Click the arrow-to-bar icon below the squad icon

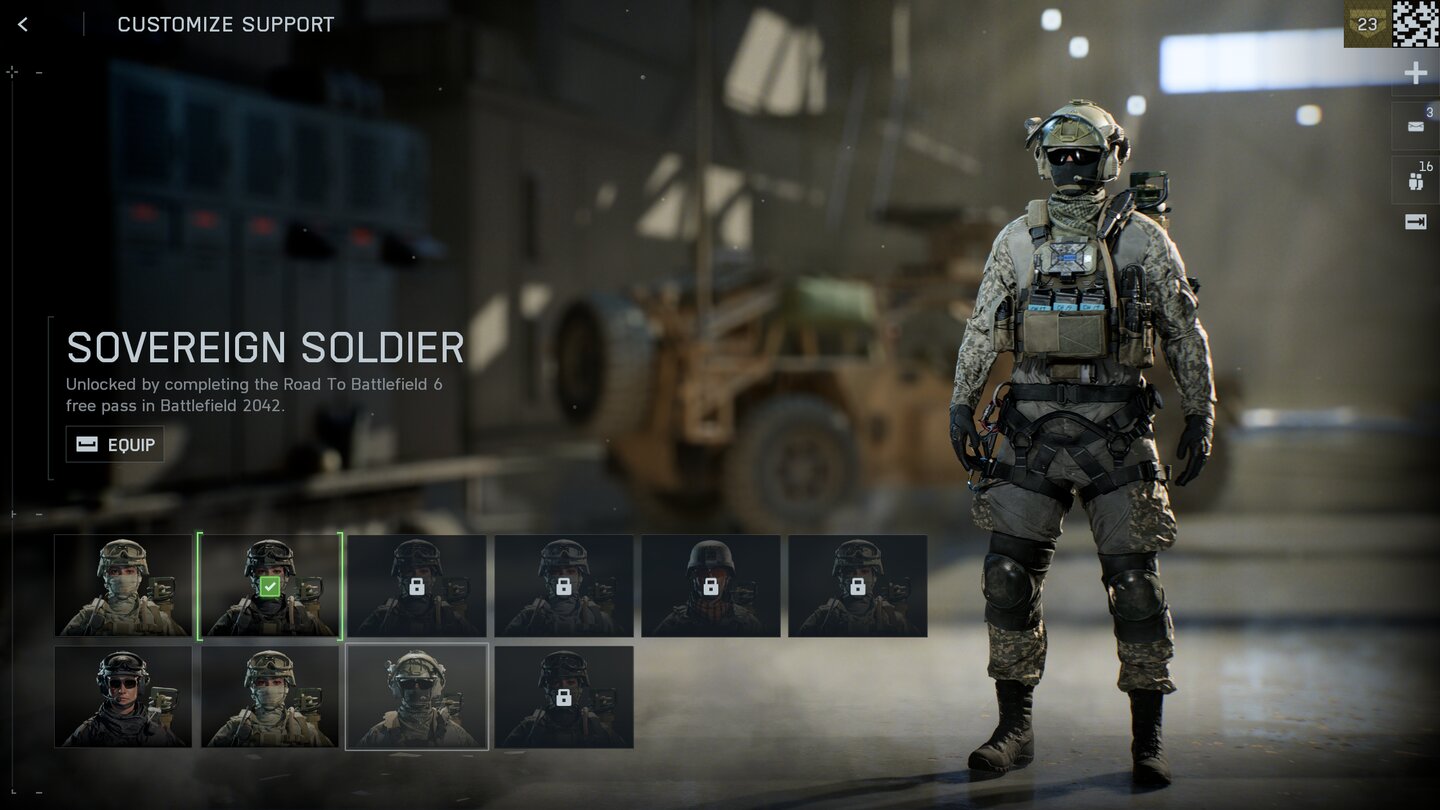pyautogui.click(x=1416, y=222)
